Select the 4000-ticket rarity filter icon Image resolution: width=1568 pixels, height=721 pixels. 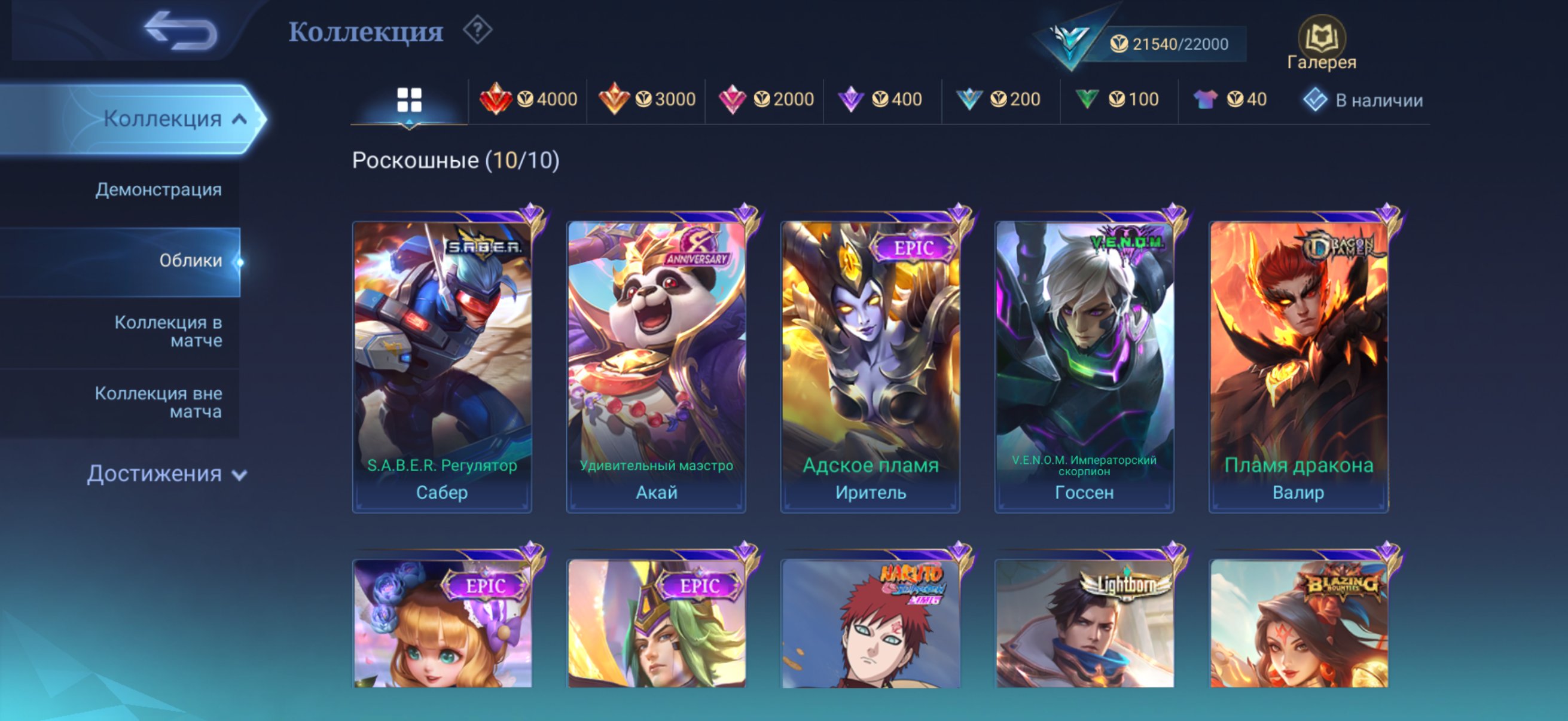pyautogui.click(x=499, y=99)
